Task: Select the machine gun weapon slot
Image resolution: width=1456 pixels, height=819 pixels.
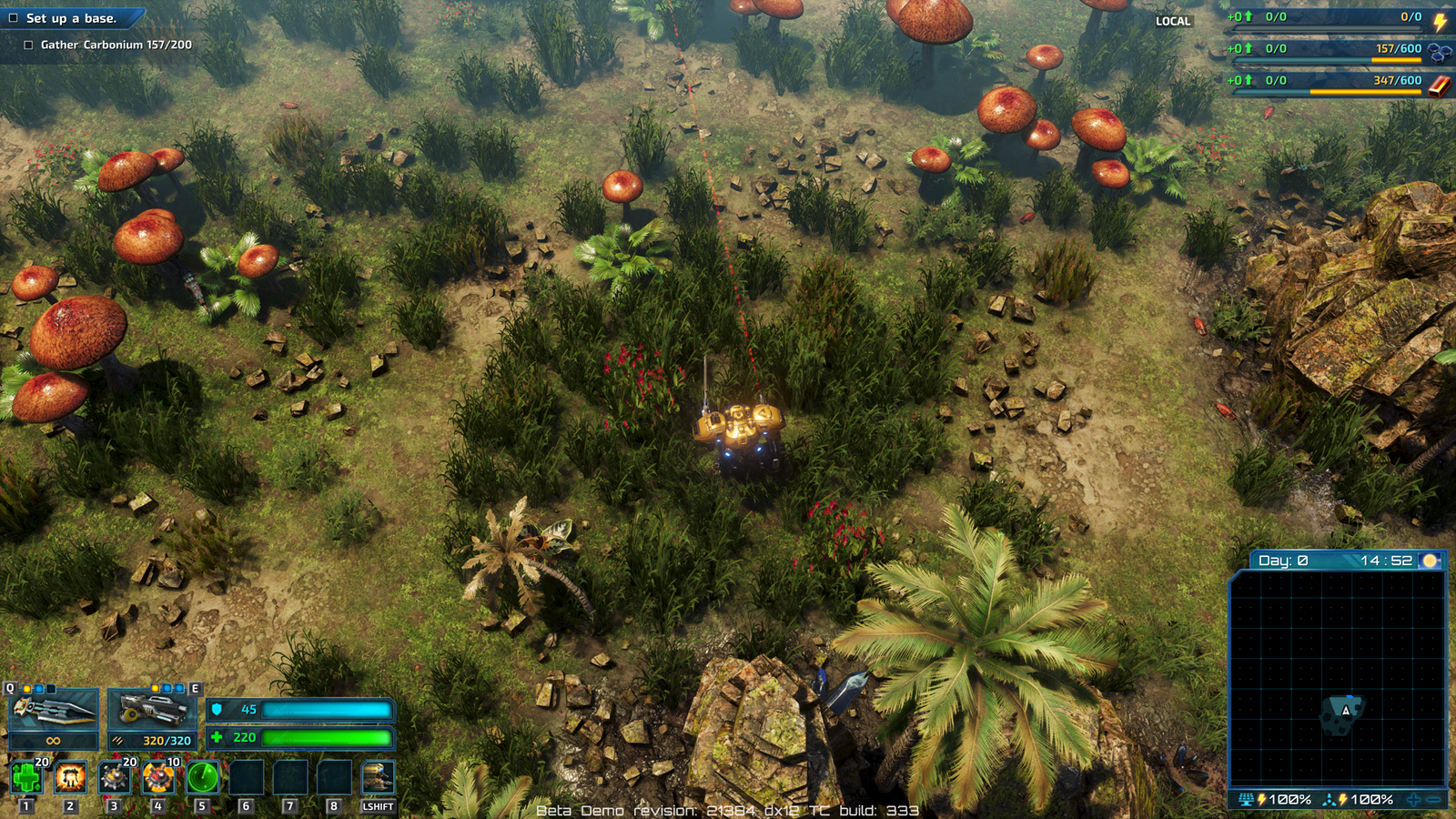Action: (153, 710)
